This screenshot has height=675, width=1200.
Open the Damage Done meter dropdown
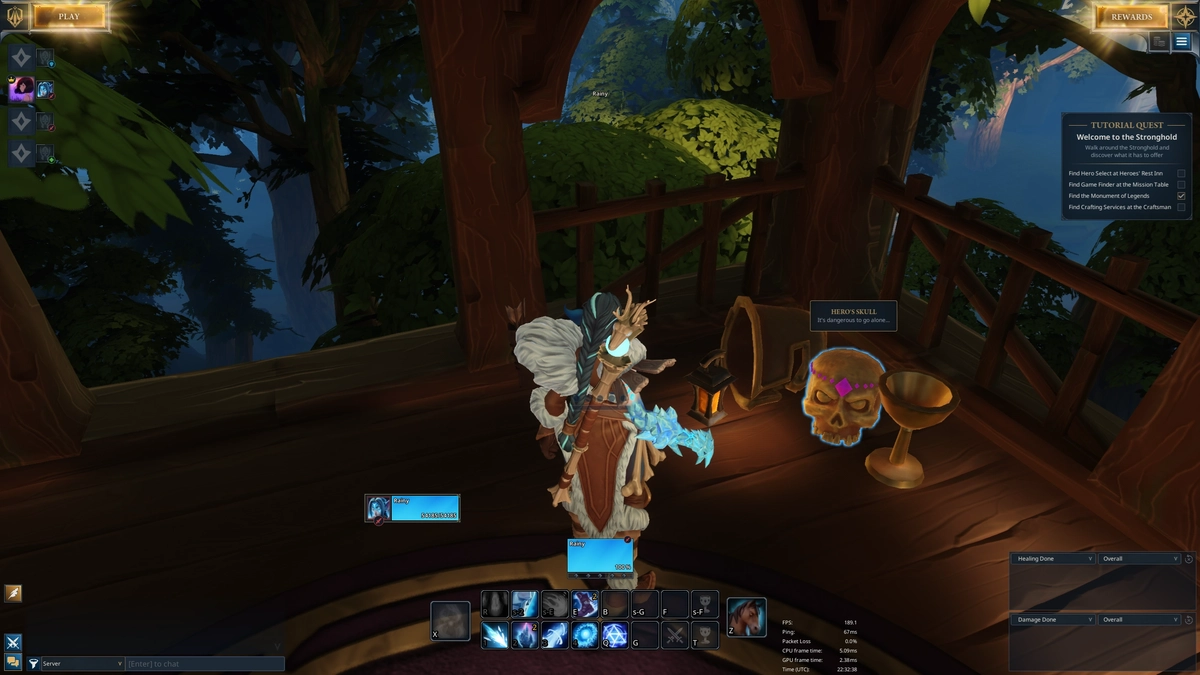pos(1053,619)
